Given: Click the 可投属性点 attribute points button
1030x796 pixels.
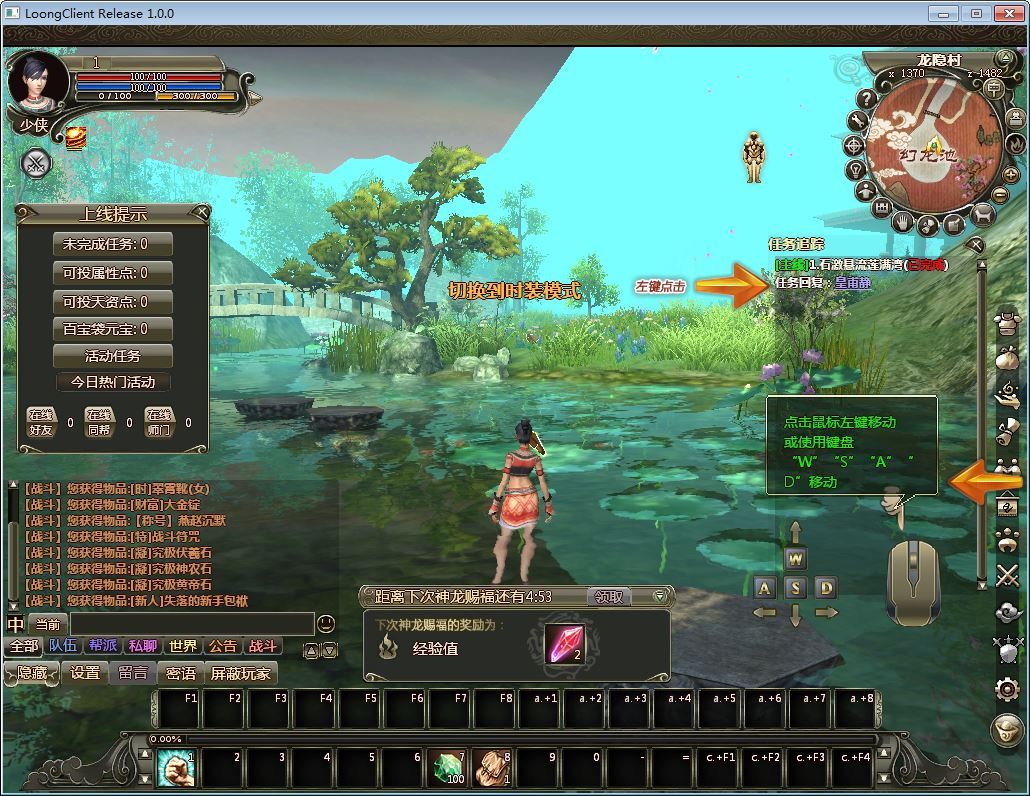Looking at the screenshot, I should tap(112, 273).
